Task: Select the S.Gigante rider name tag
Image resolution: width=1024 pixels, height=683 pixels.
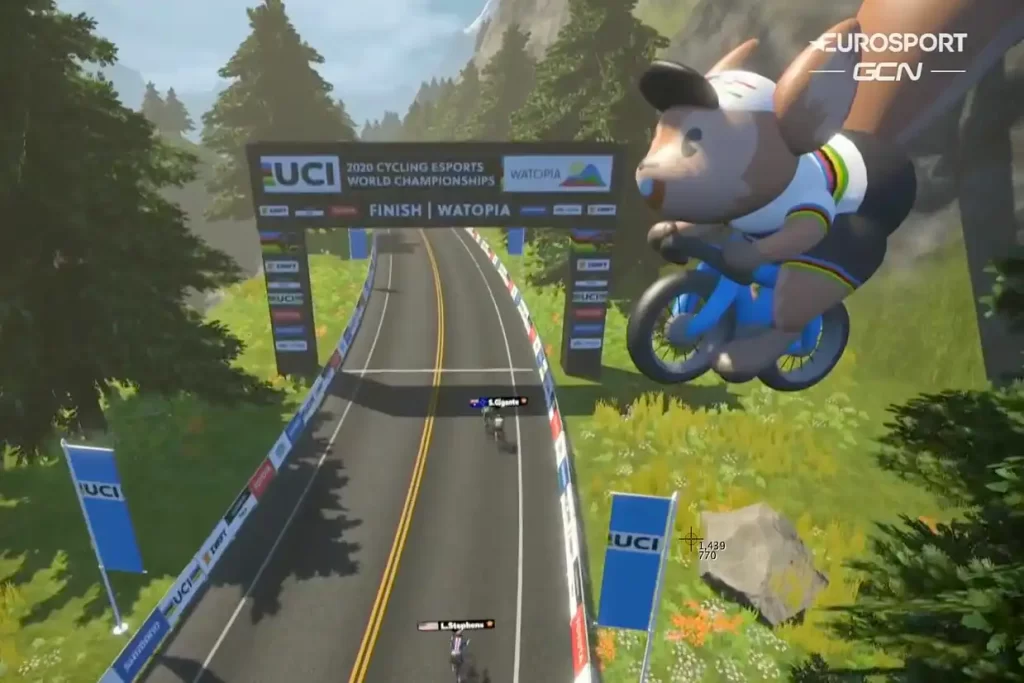Action: click(x=498, y=402)
